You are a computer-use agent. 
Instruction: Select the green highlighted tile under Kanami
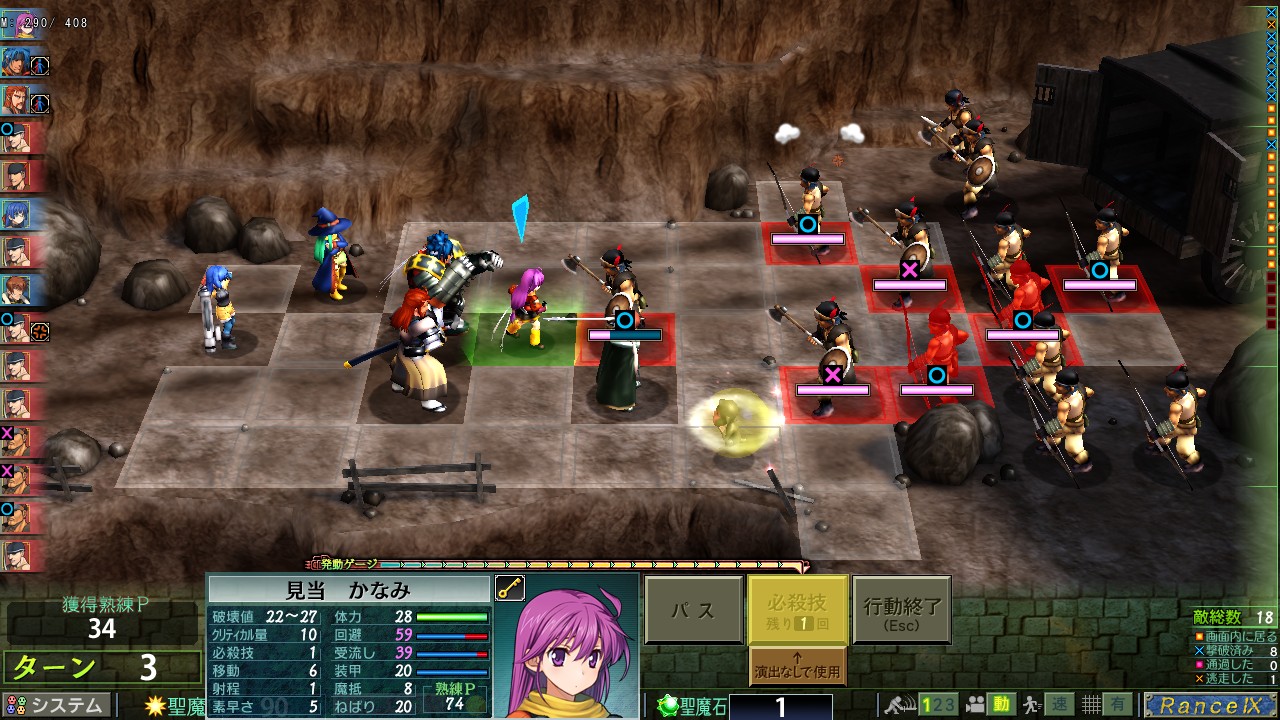pyautogui.click(x=520, y=340)
